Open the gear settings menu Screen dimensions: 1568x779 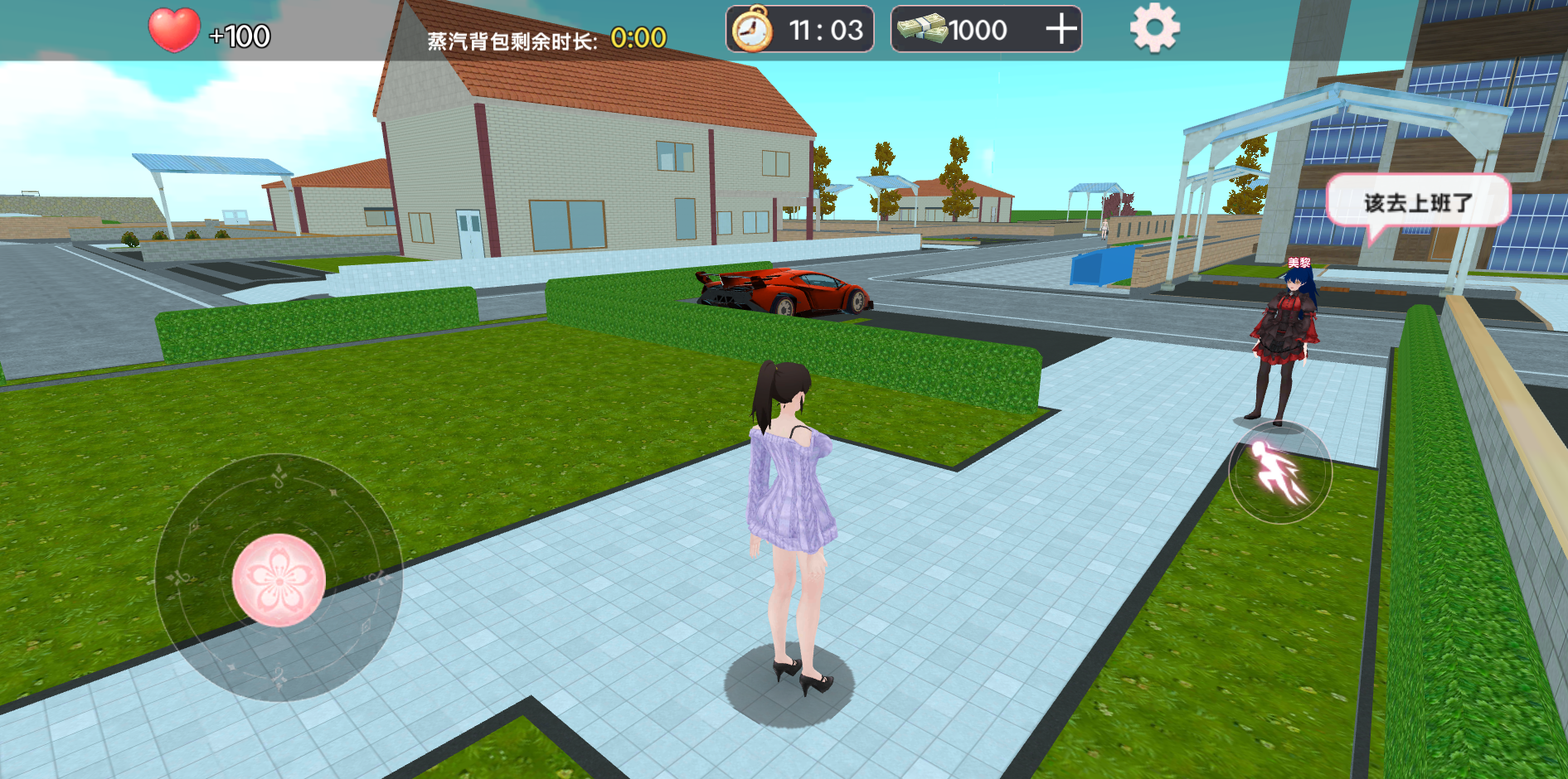click(1154, 29)
